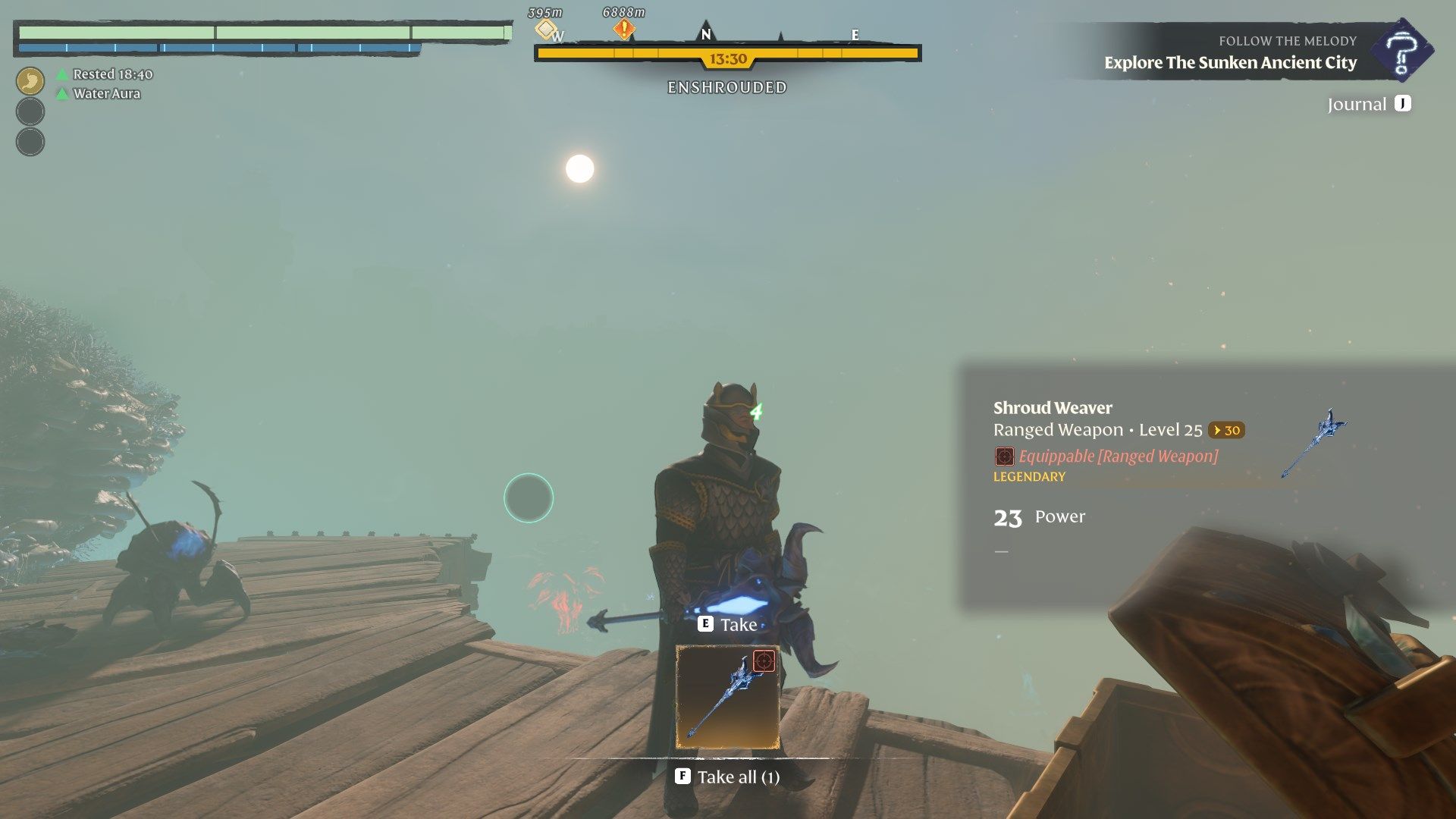Click the orange exclamation quest marker at 6888m
1456x819 pixels.
[623, 27]
